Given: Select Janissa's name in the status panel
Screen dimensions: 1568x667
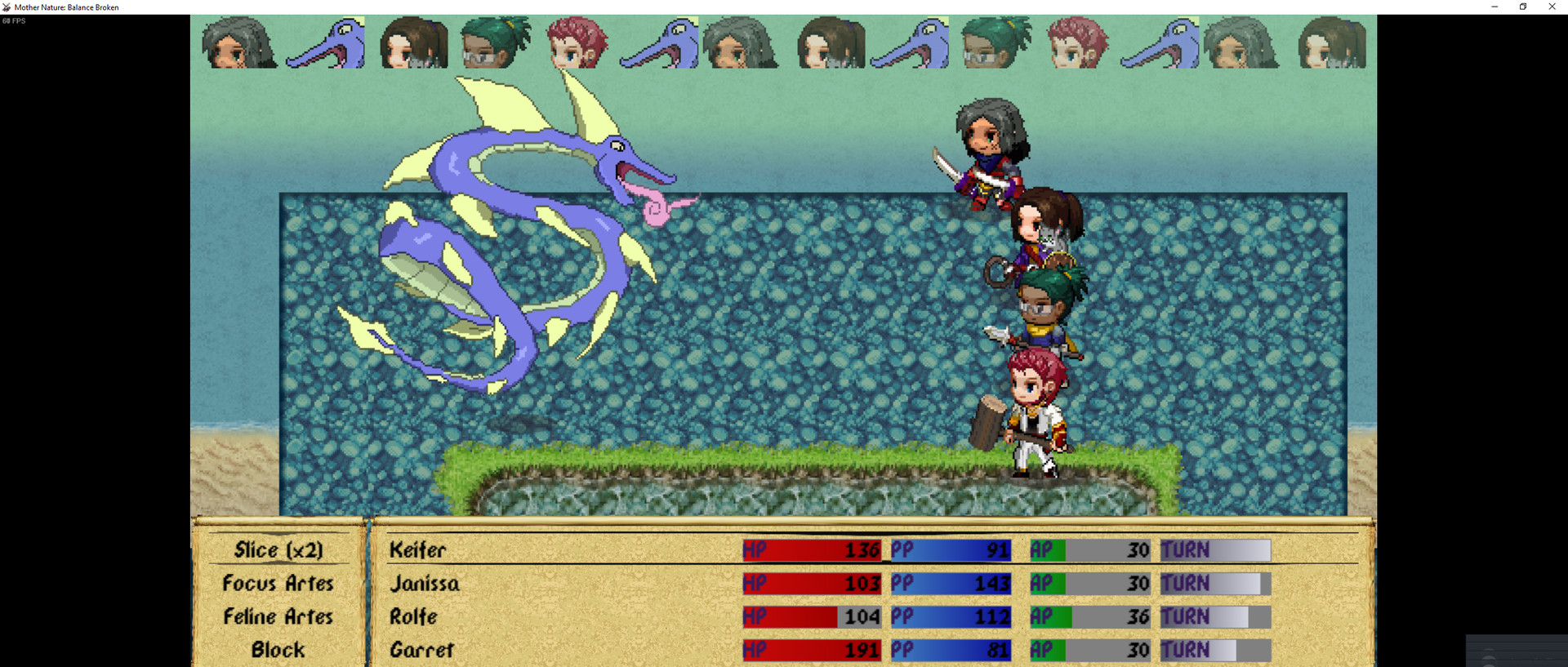Looking at the screenshot, I should (426, 584).
